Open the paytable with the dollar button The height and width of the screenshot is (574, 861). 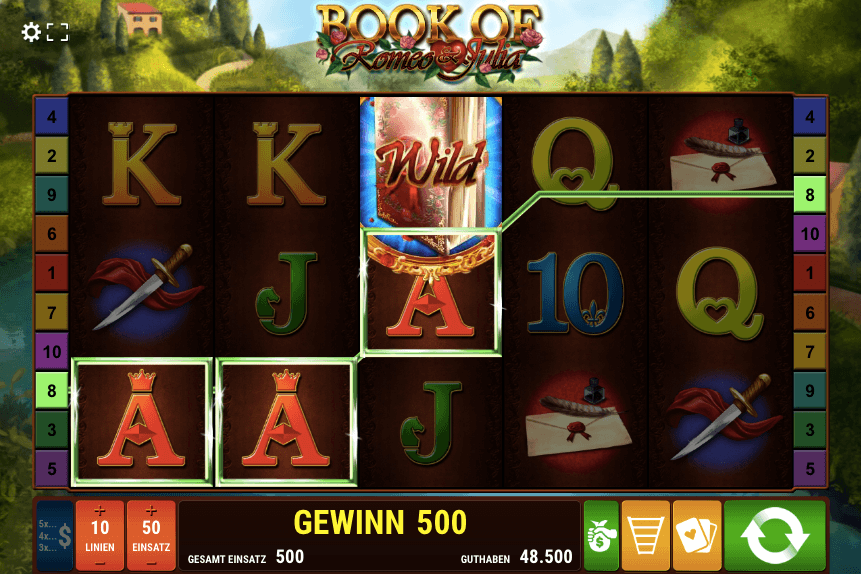point(54,536)
